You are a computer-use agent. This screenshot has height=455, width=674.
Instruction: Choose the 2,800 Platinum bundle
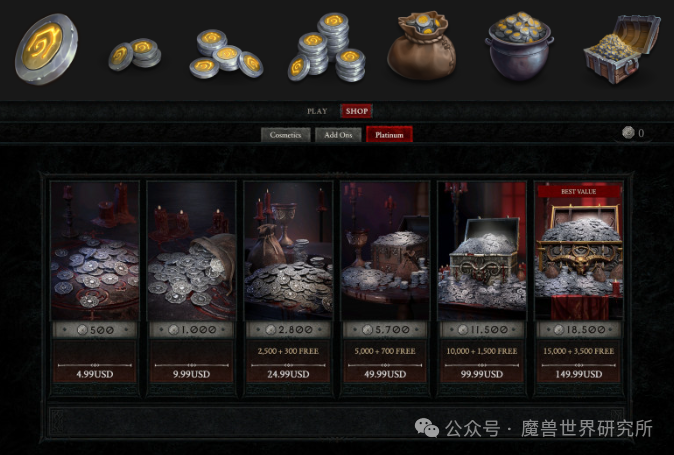point(288,285)
